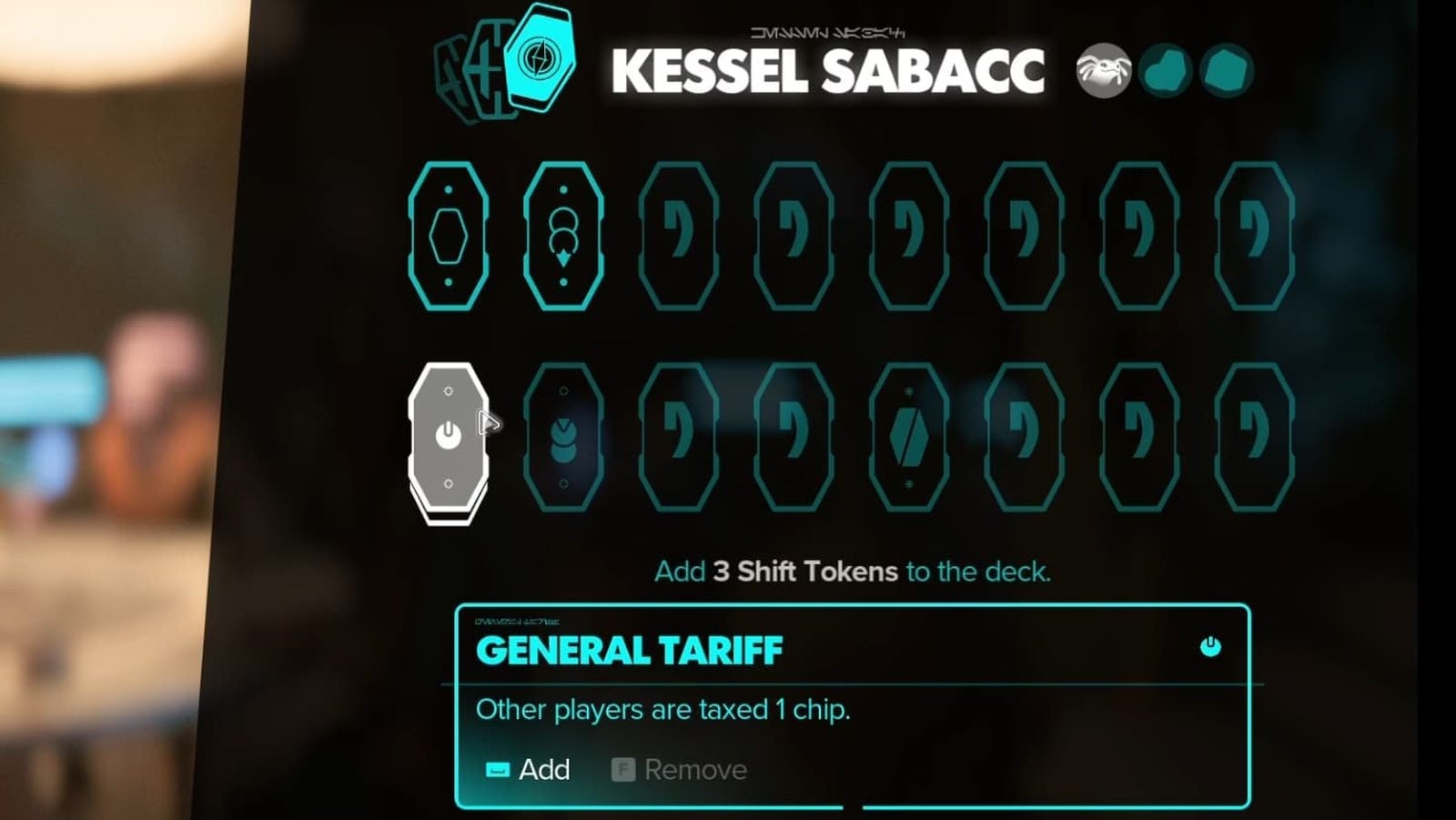The width and height of the screenshot is (1456, 820).
Task: Select the hexagon shift token in the top row
Action: coord(449,238)
